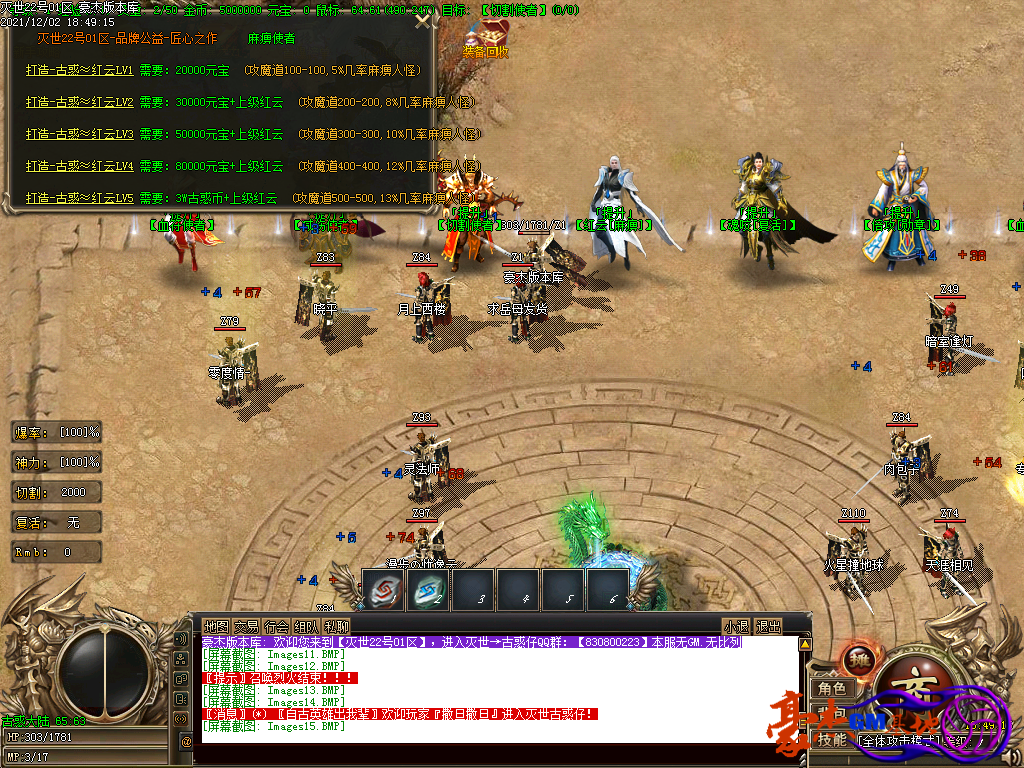Click the 小退 logout-to-character button
The image size is (1024, 768).
(737, 626)
